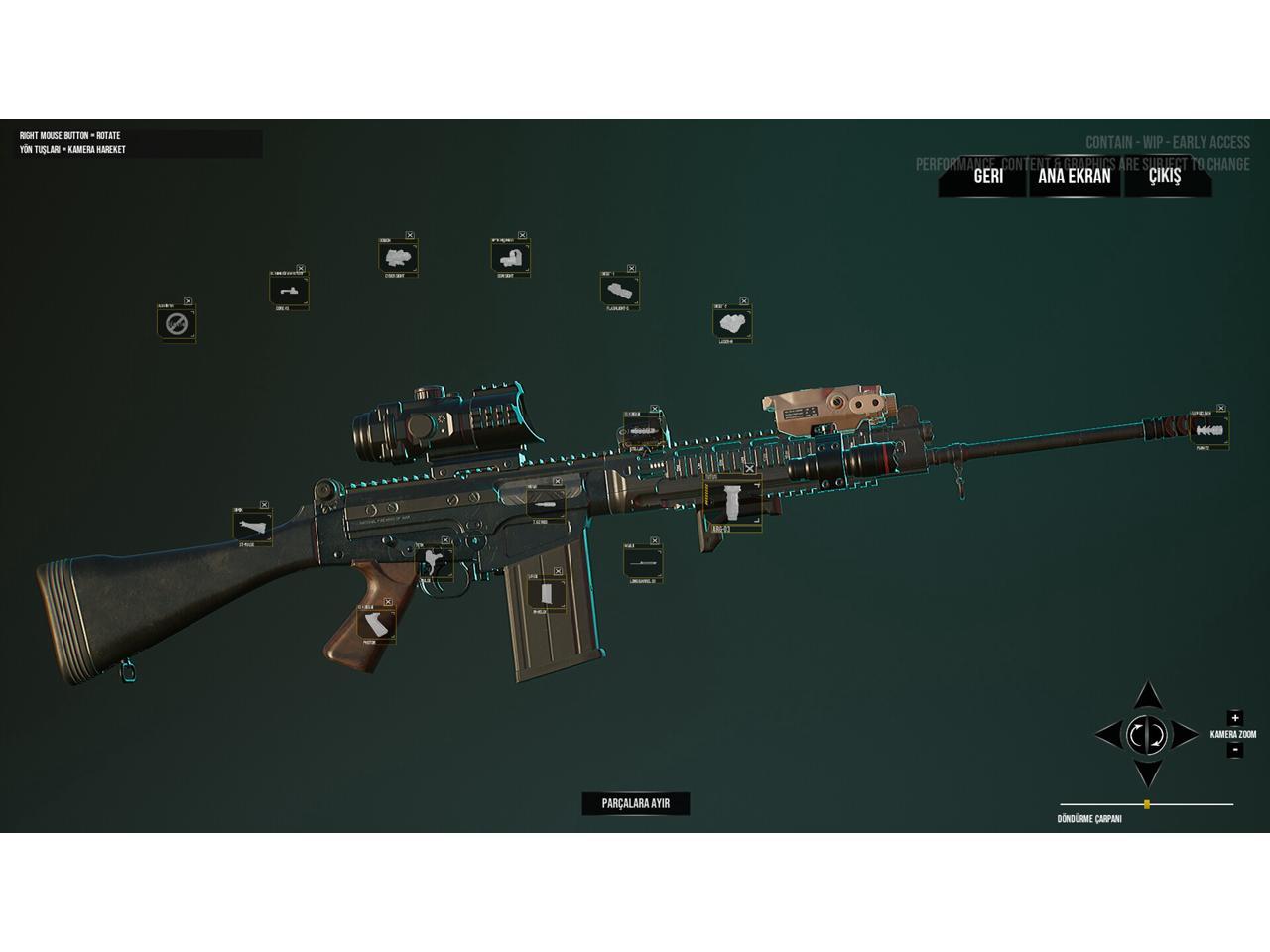This screenshot has width=1270, height=952.
Task: Remove the stock attachment with its X
Action: point(265,505)
